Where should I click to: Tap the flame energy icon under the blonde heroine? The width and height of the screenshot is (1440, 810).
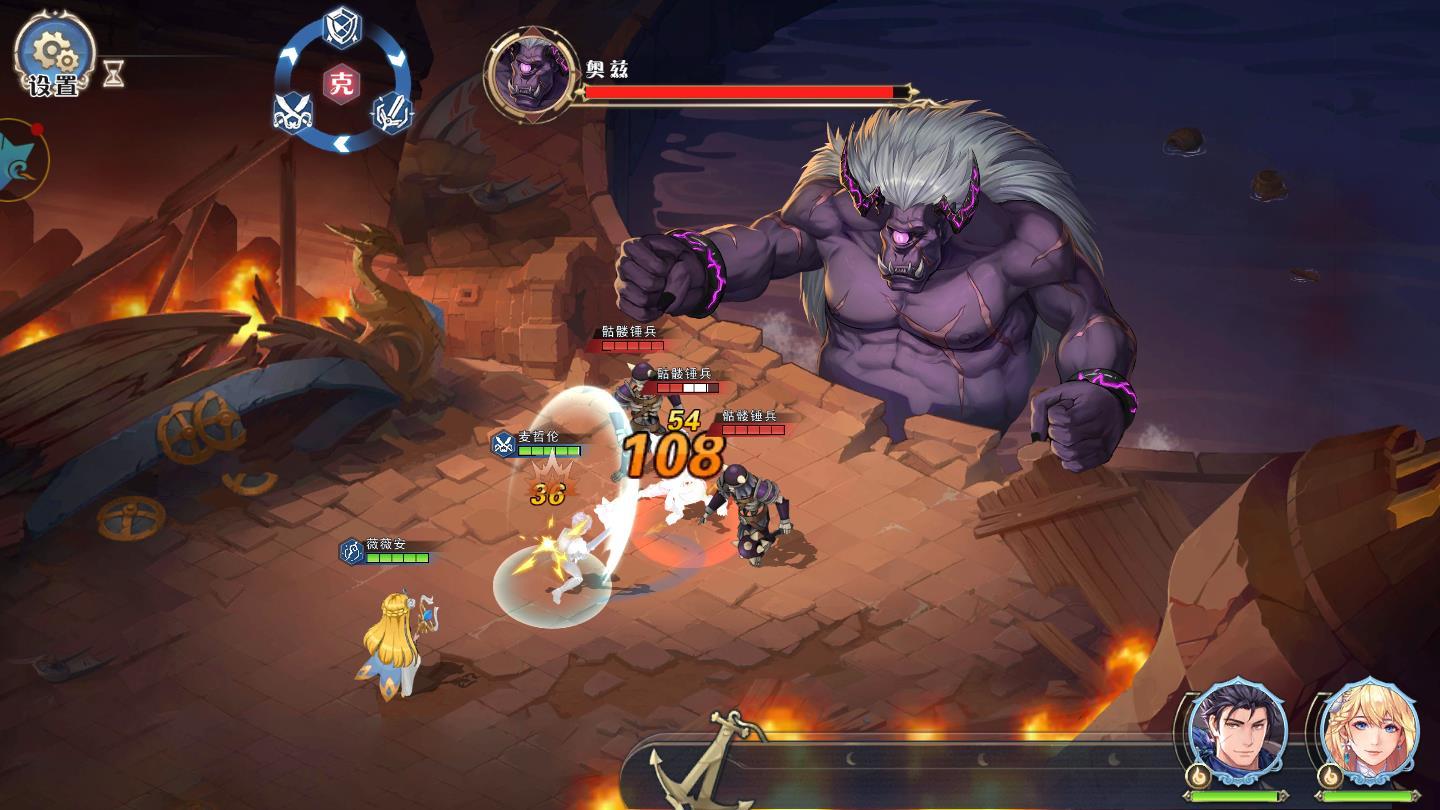[1330, 776]
